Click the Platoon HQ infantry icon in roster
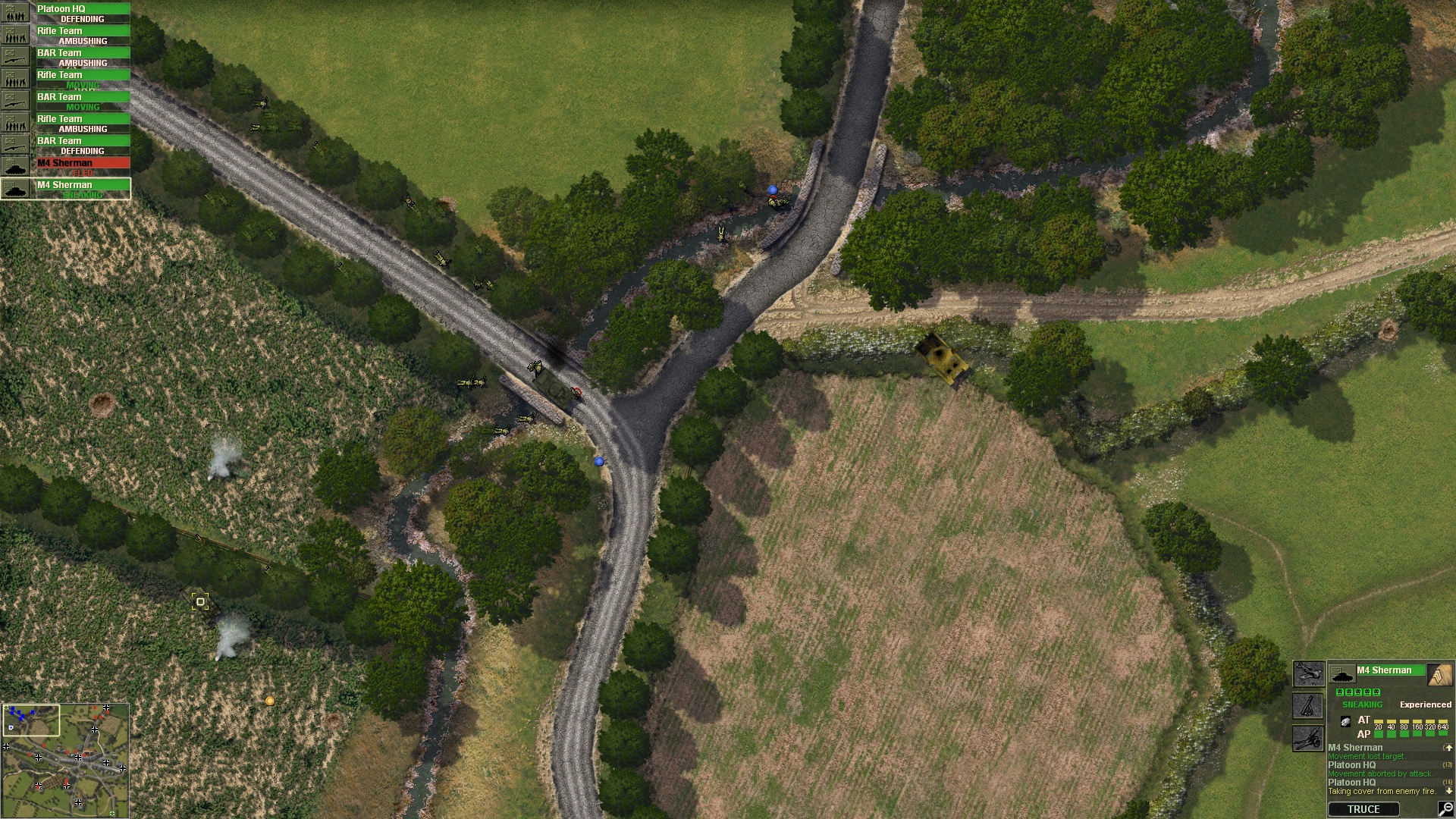Viewport: 1456px width, 819px height. 14,13
